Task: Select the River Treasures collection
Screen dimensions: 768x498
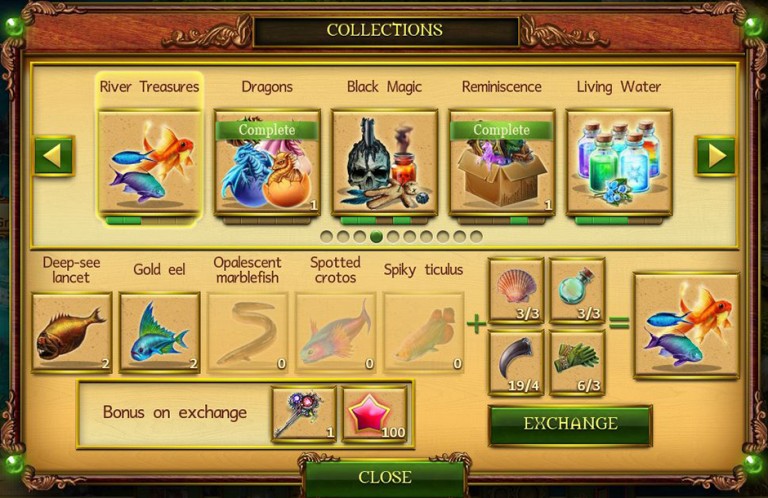Action: tap(150, 161)
